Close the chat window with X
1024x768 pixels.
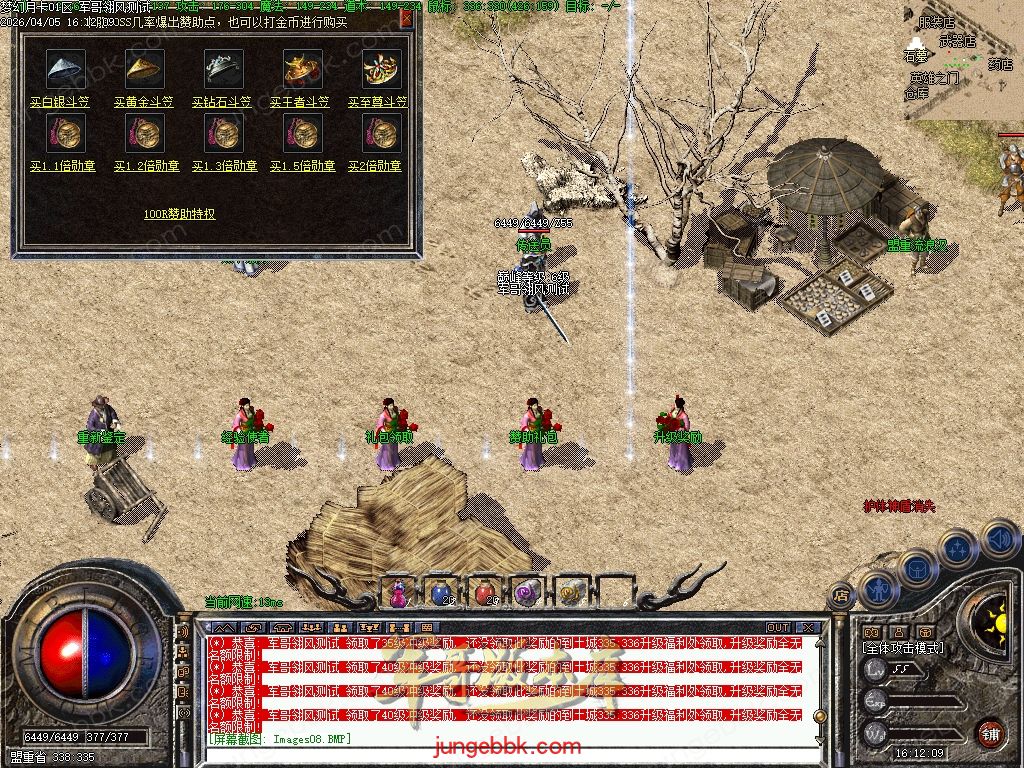pos(808,628)
